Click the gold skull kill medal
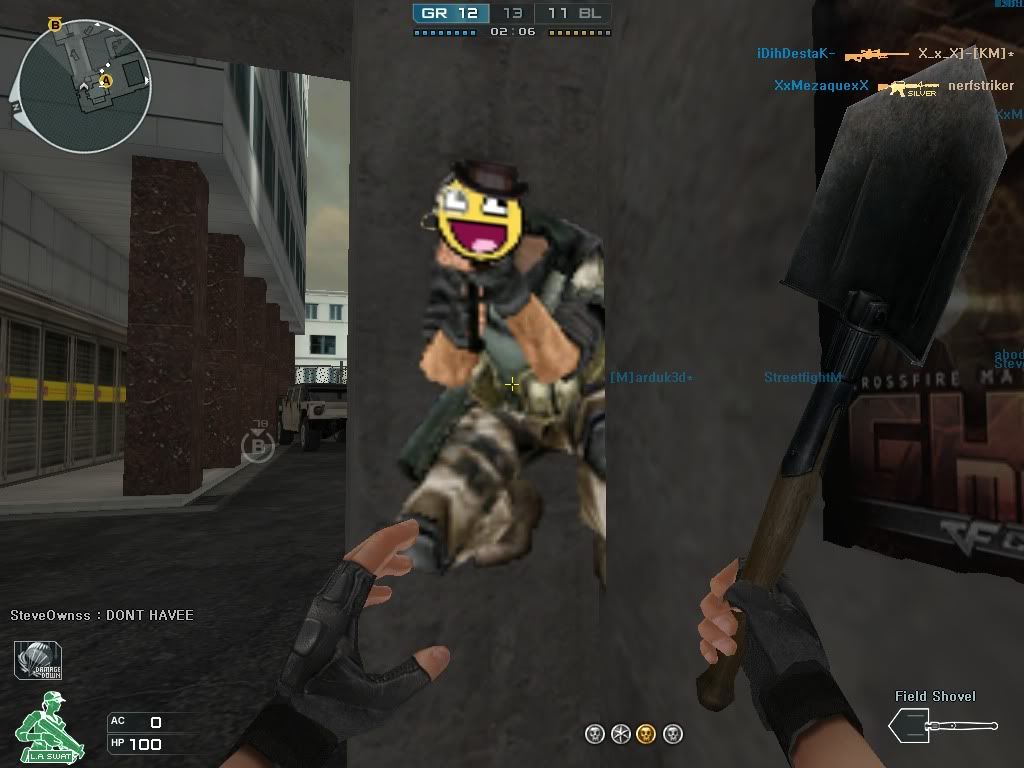Image resolution: width=1024 pixels, height=768 pixels. click(x=646, y=735)
